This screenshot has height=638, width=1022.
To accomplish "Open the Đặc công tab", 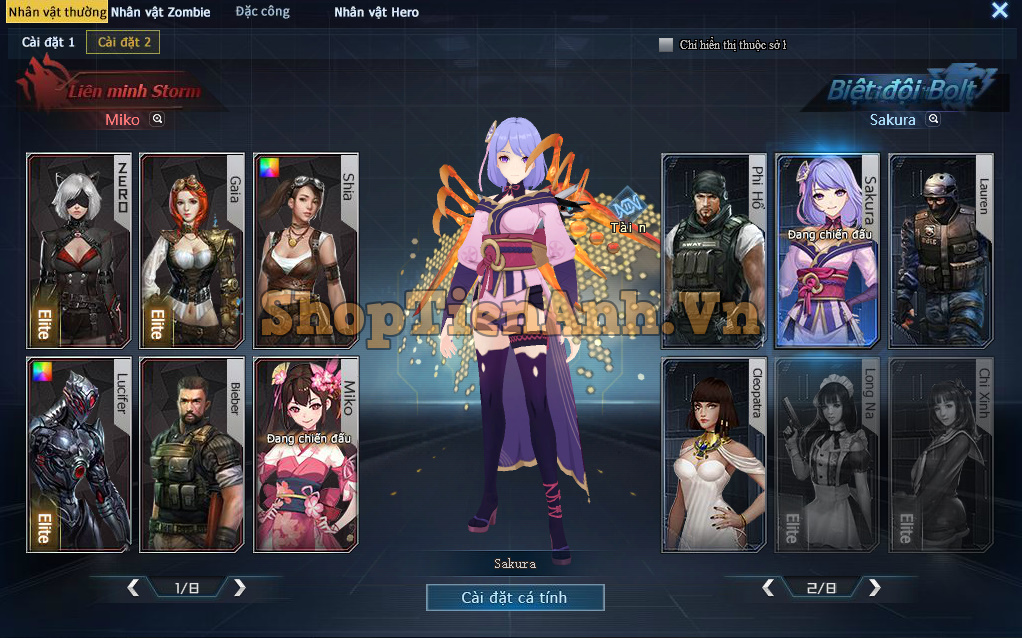I will (x=262, y=12).
